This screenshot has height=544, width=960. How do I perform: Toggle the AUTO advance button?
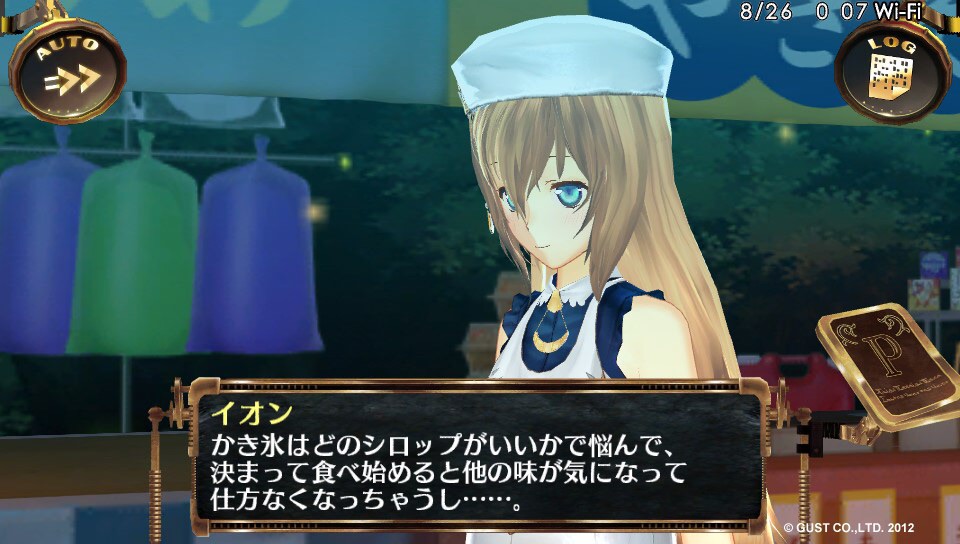(67, 70)
